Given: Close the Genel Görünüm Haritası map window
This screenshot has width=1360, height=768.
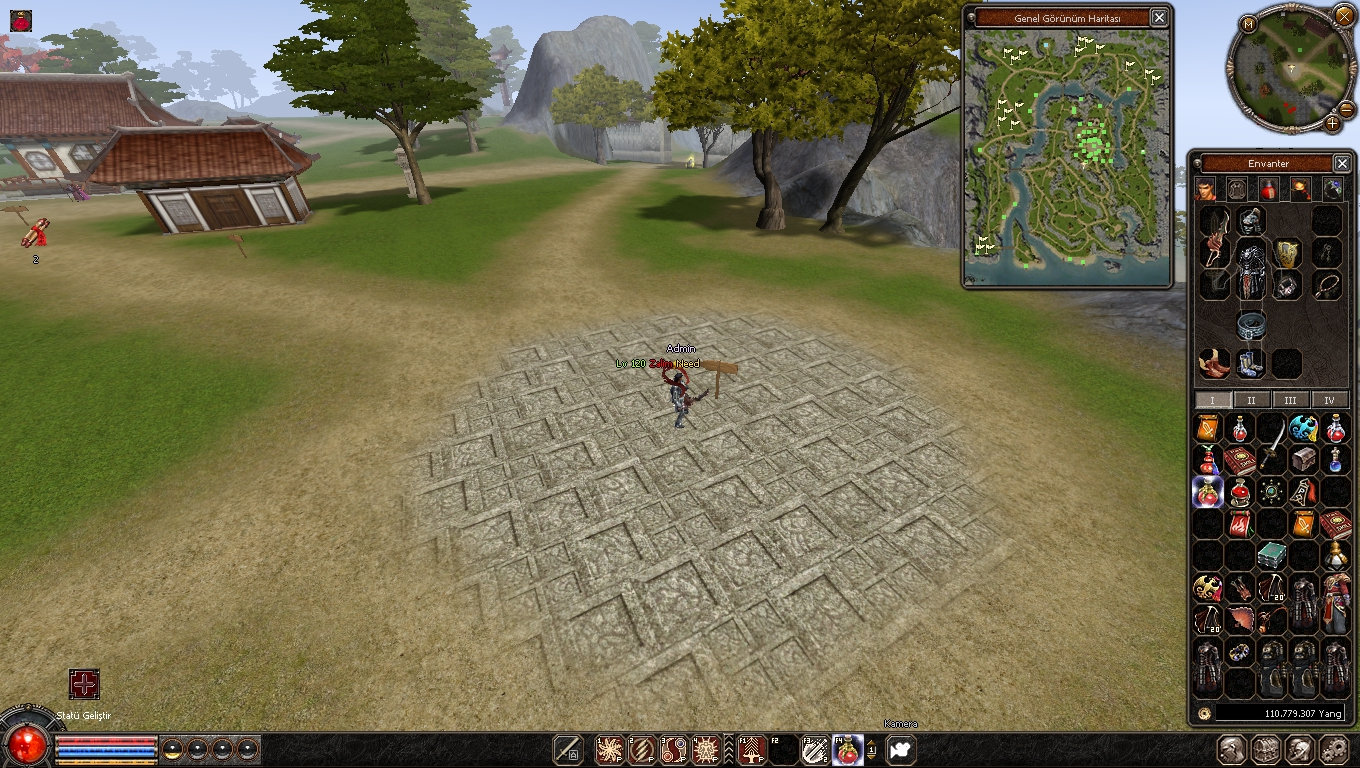Looking at the screenshot, I should pyautogui.click(x=1158, y=17).
